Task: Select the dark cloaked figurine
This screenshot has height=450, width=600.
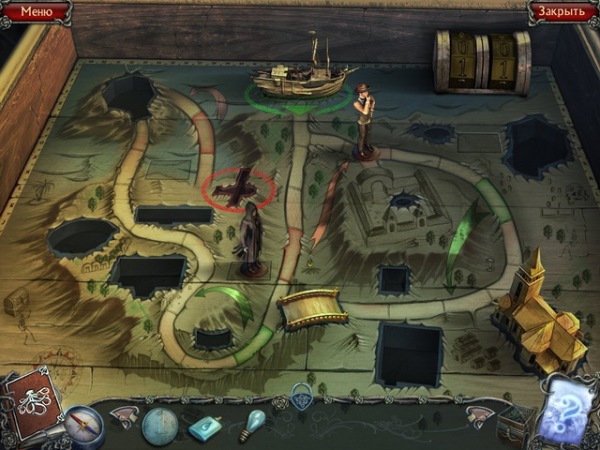Action: [251, 242]
